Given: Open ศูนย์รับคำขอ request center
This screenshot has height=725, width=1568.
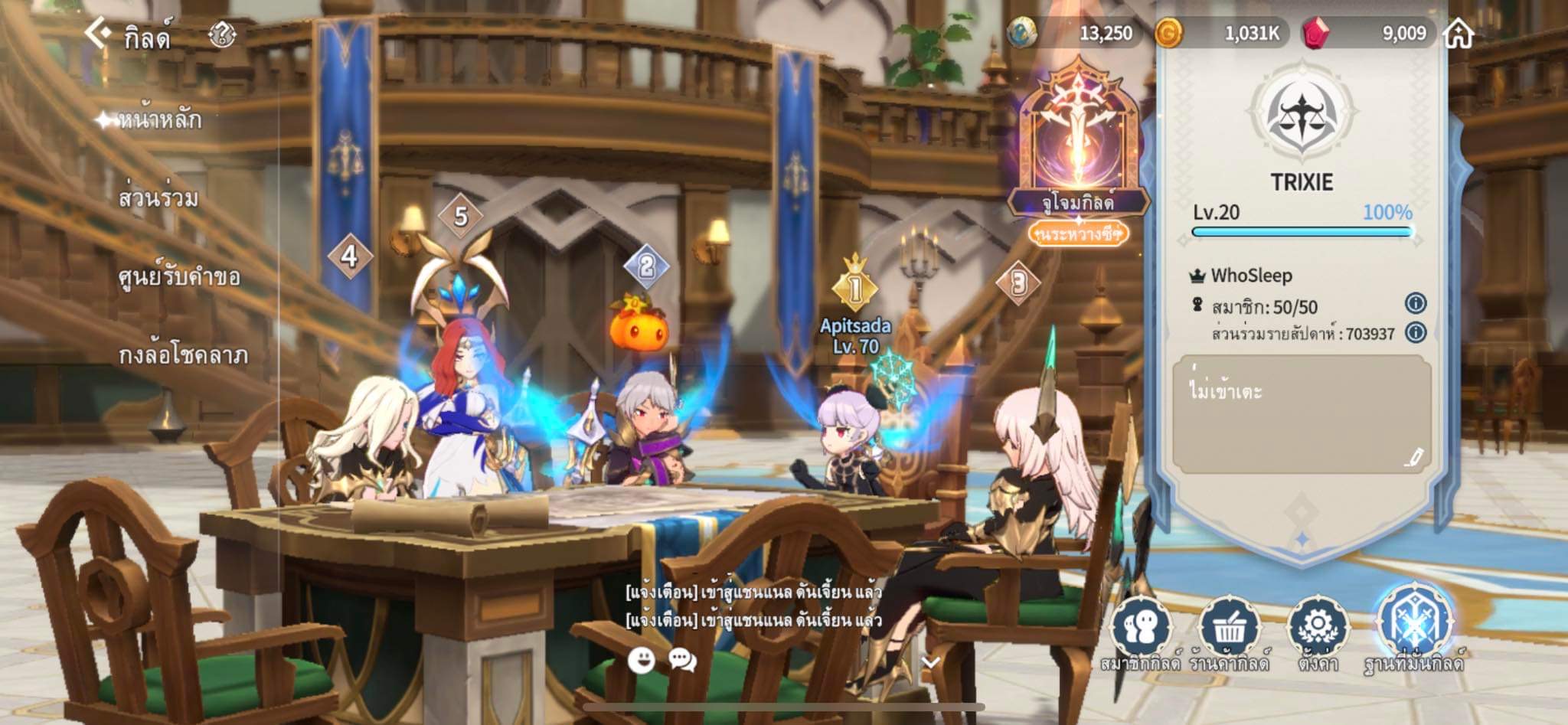Looking at the screenshot, I should (179, 277).
